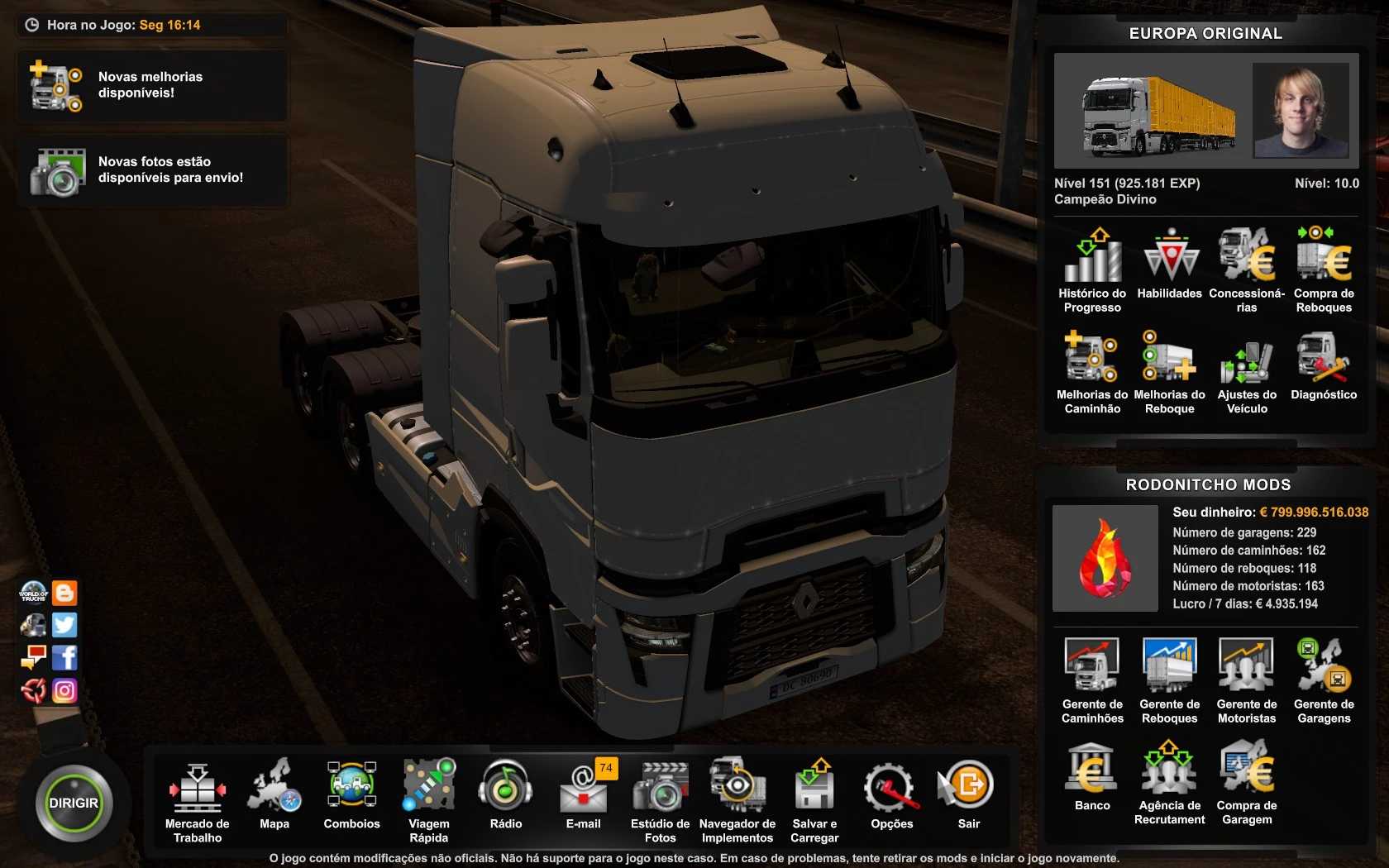The width and height of the screenshot is (1389, 868).
Task: Click the DIRIGIR drive button
Action: coord(73,804)
